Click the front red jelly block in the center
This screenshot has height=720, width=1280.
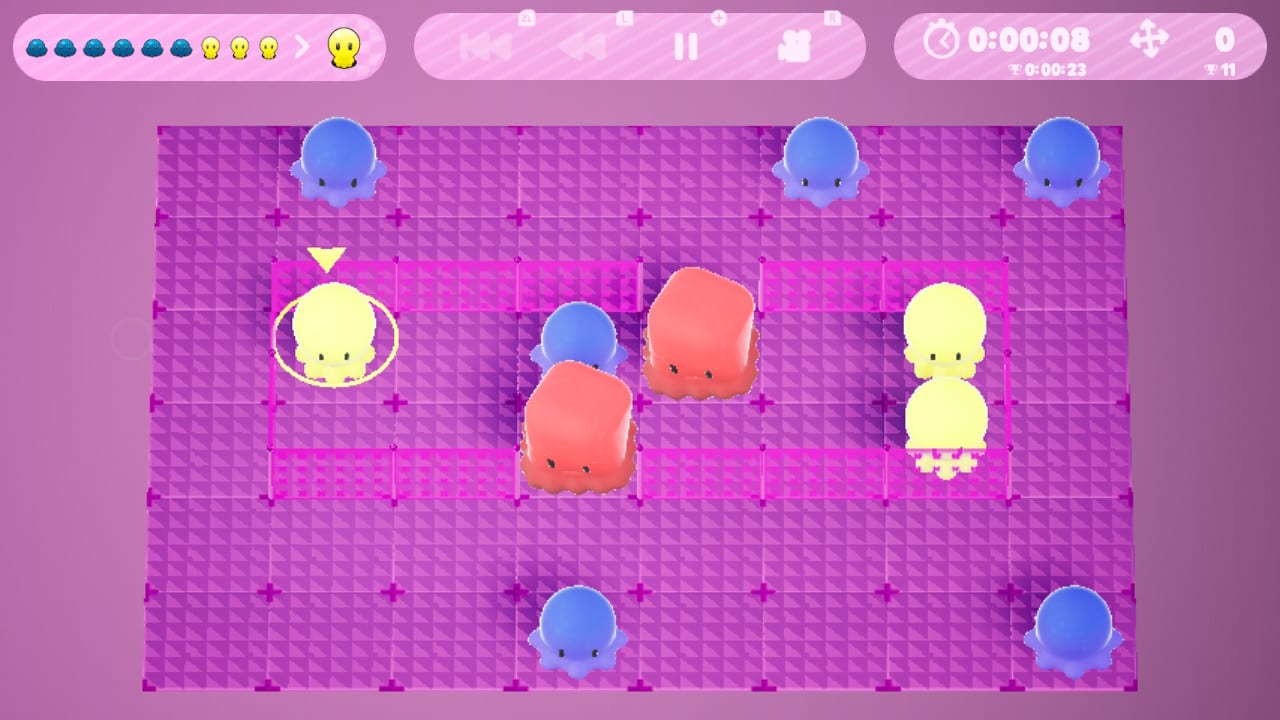click(578, 430)
